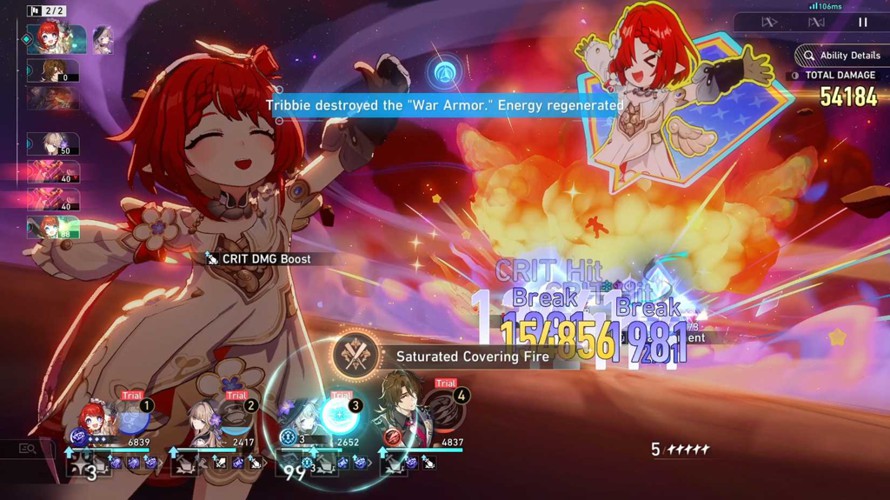Screen dimensions: 890x500
Task: Activate Tribbie's blue ultimate orb
Action: coord(132,416)
